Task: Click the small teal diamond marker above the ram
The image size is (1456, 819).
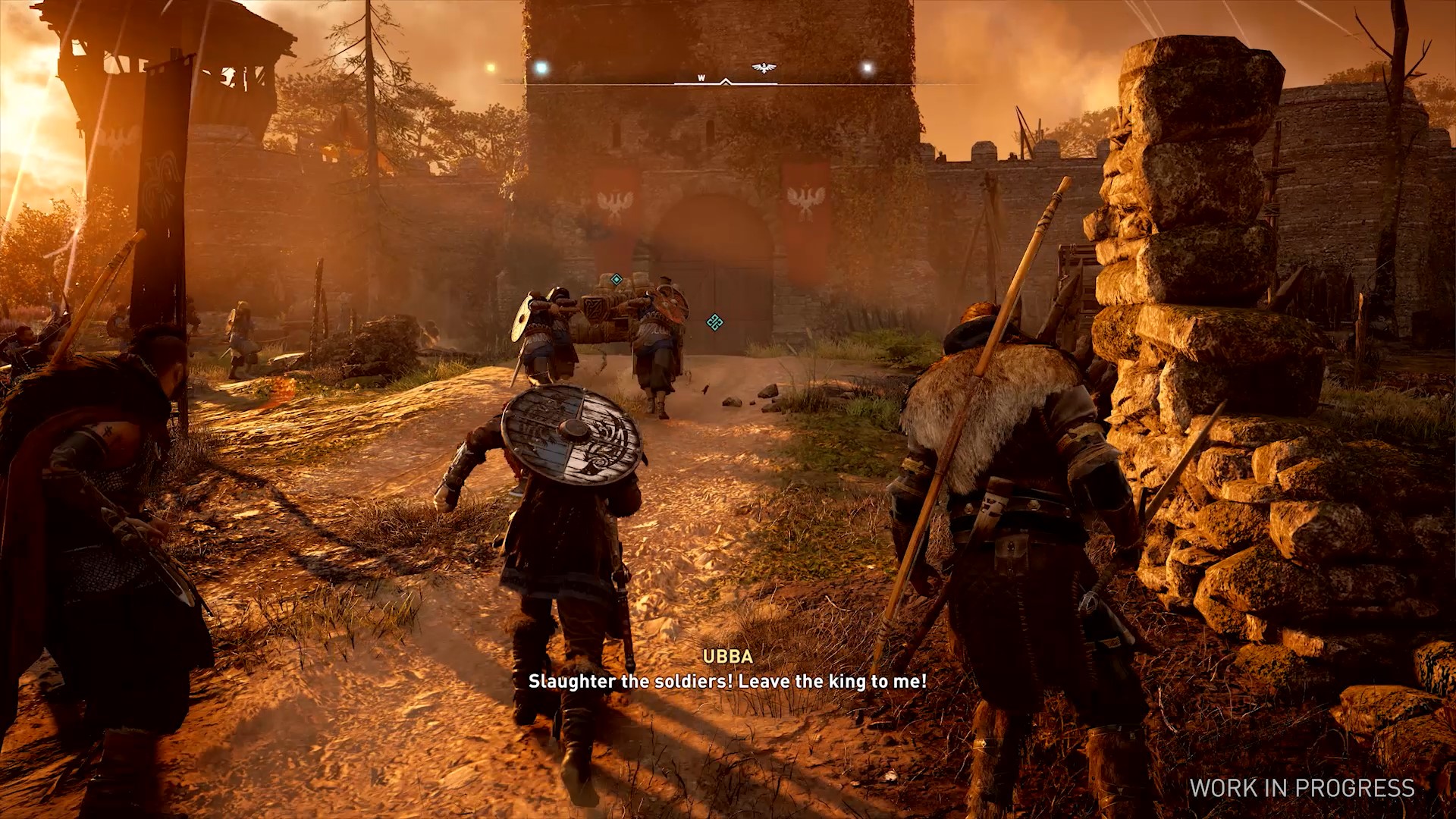Action: pyautogui.click(x=617, y=280)
